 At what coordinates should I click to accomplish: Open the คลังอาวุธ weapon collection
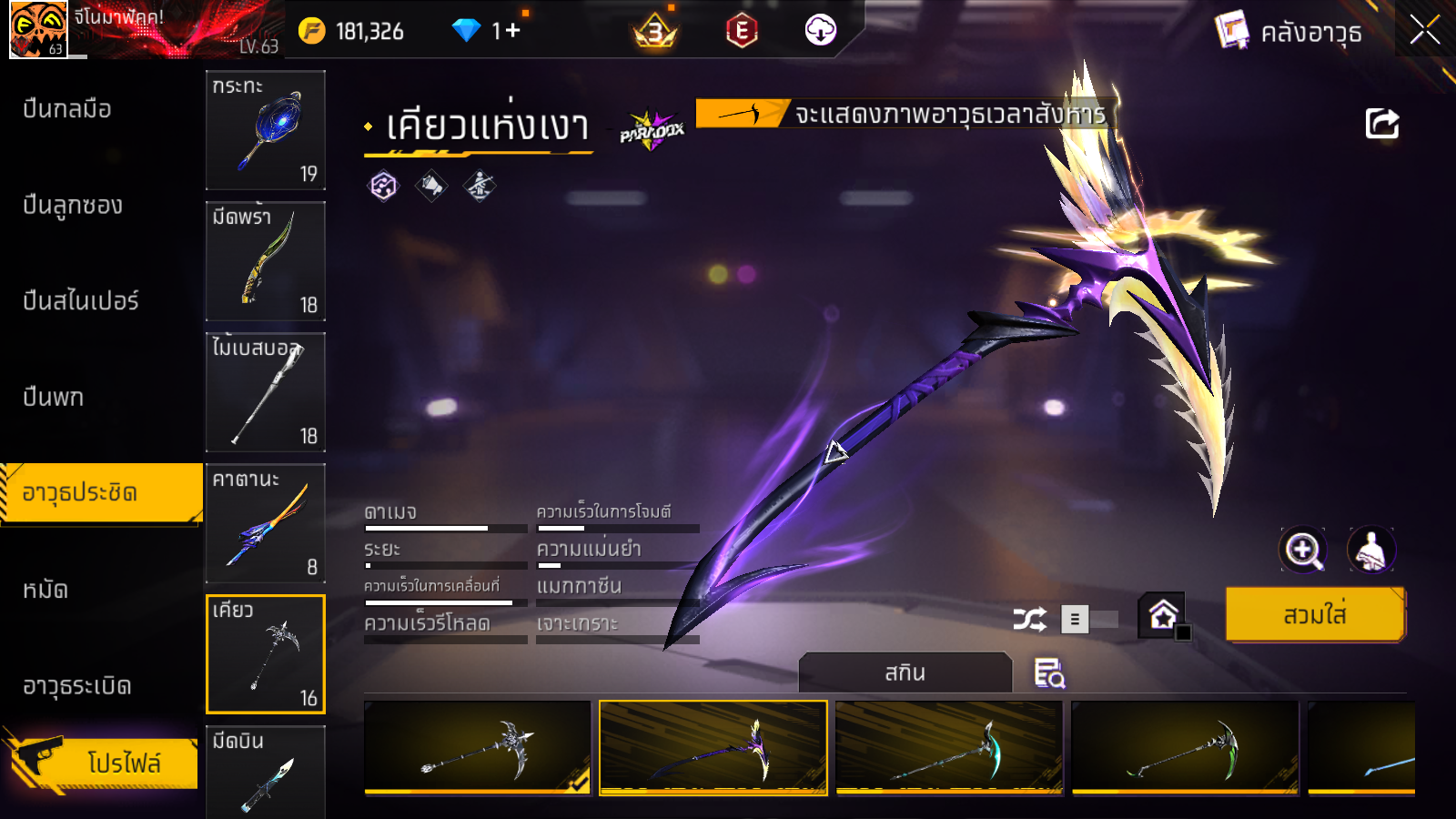coord(1289,33)
